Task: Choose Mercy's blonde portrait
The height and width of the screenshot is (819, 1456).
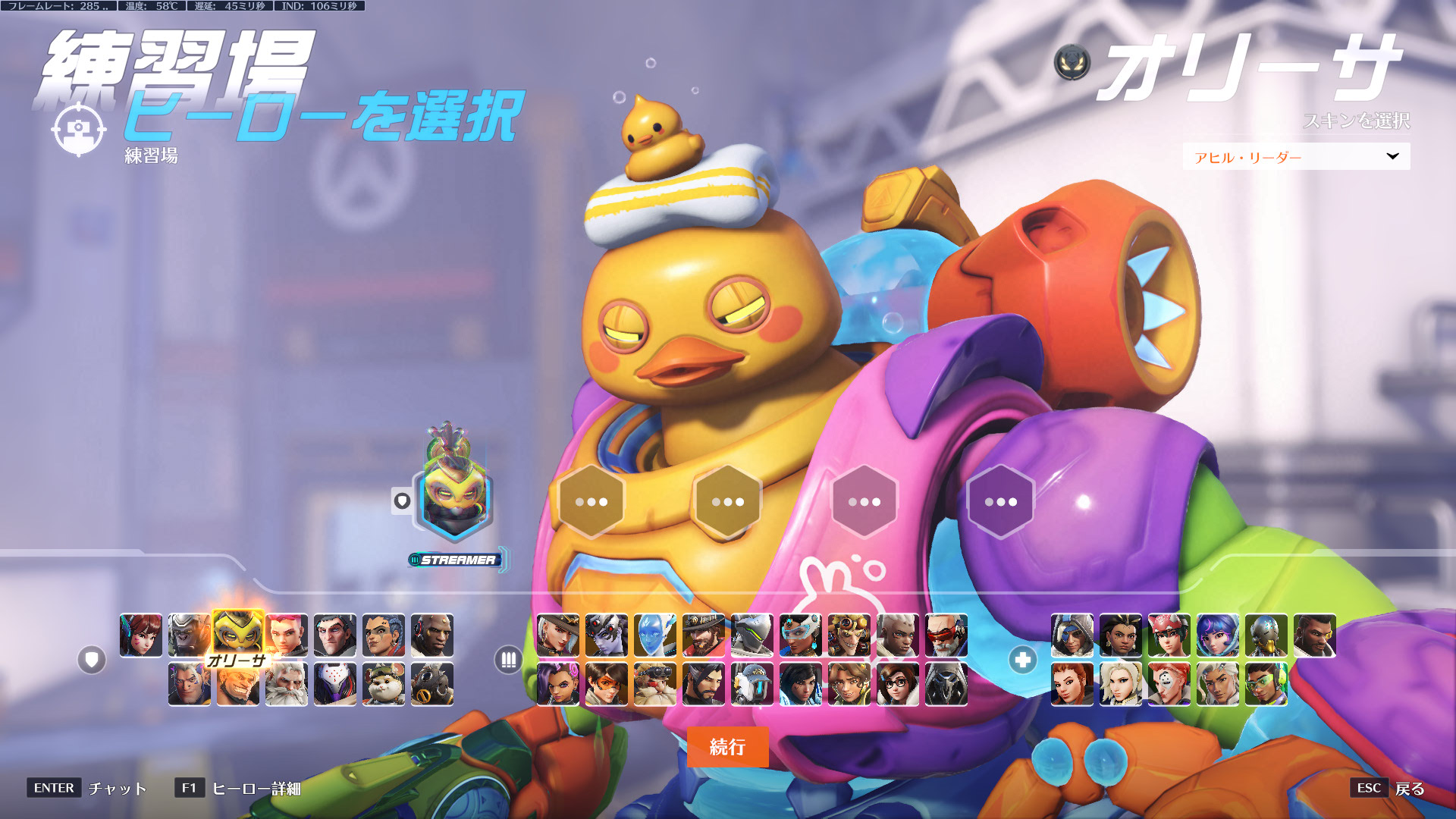Action: (1121, 684)
